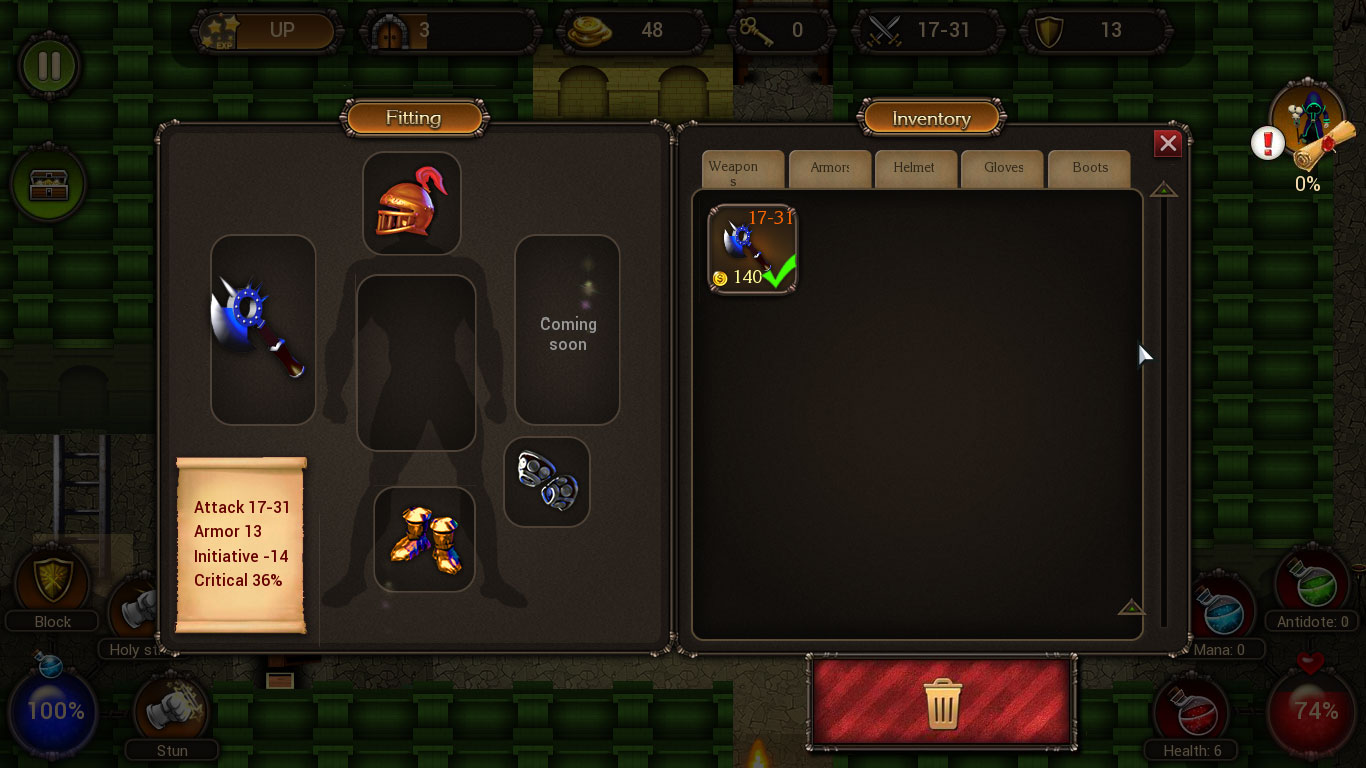Screen dimensions: 1366x768
Task: Select the Boots tab
Action: pos(1089,168)
